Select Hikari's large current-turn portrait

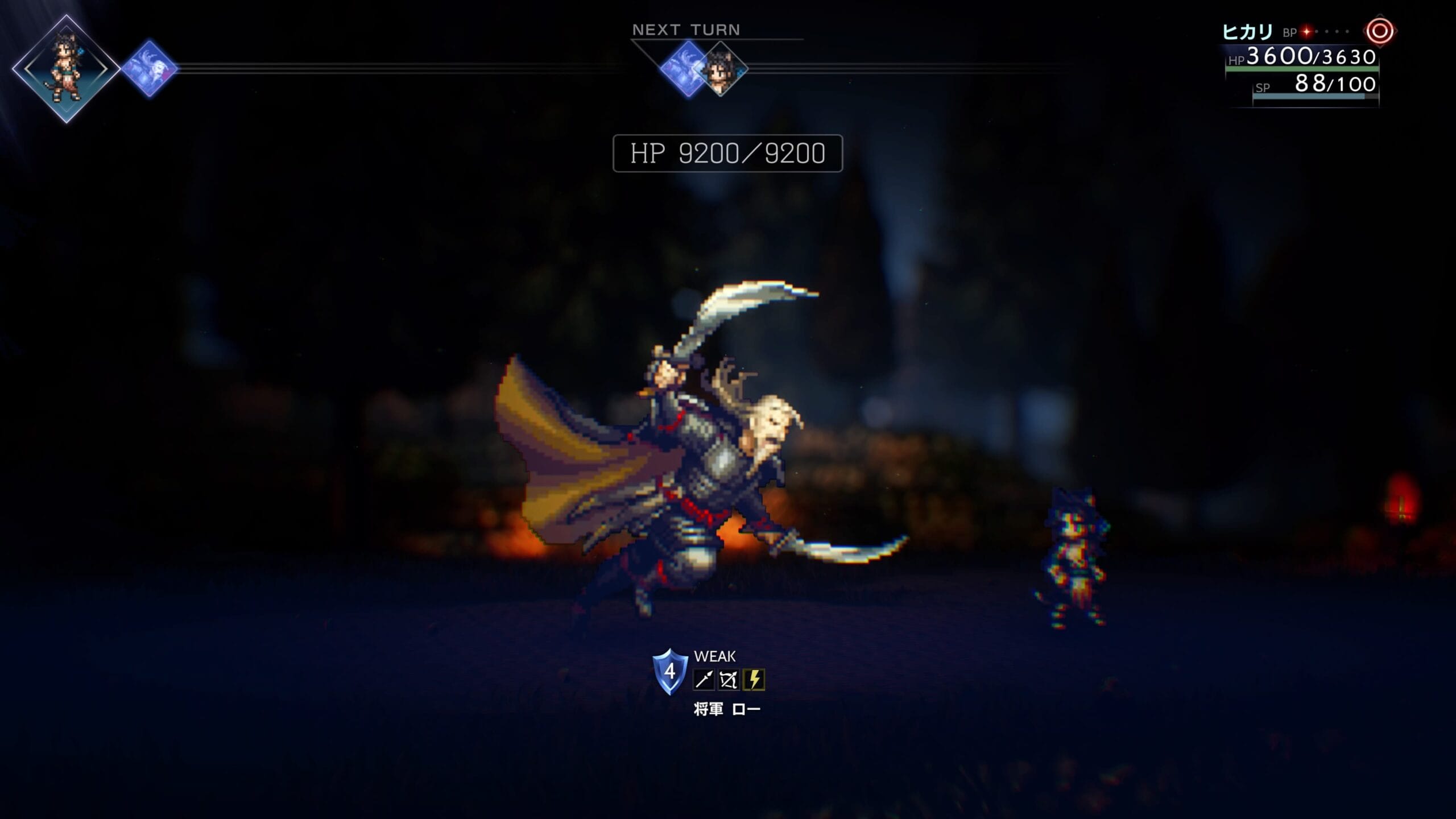tap(66, 69)
